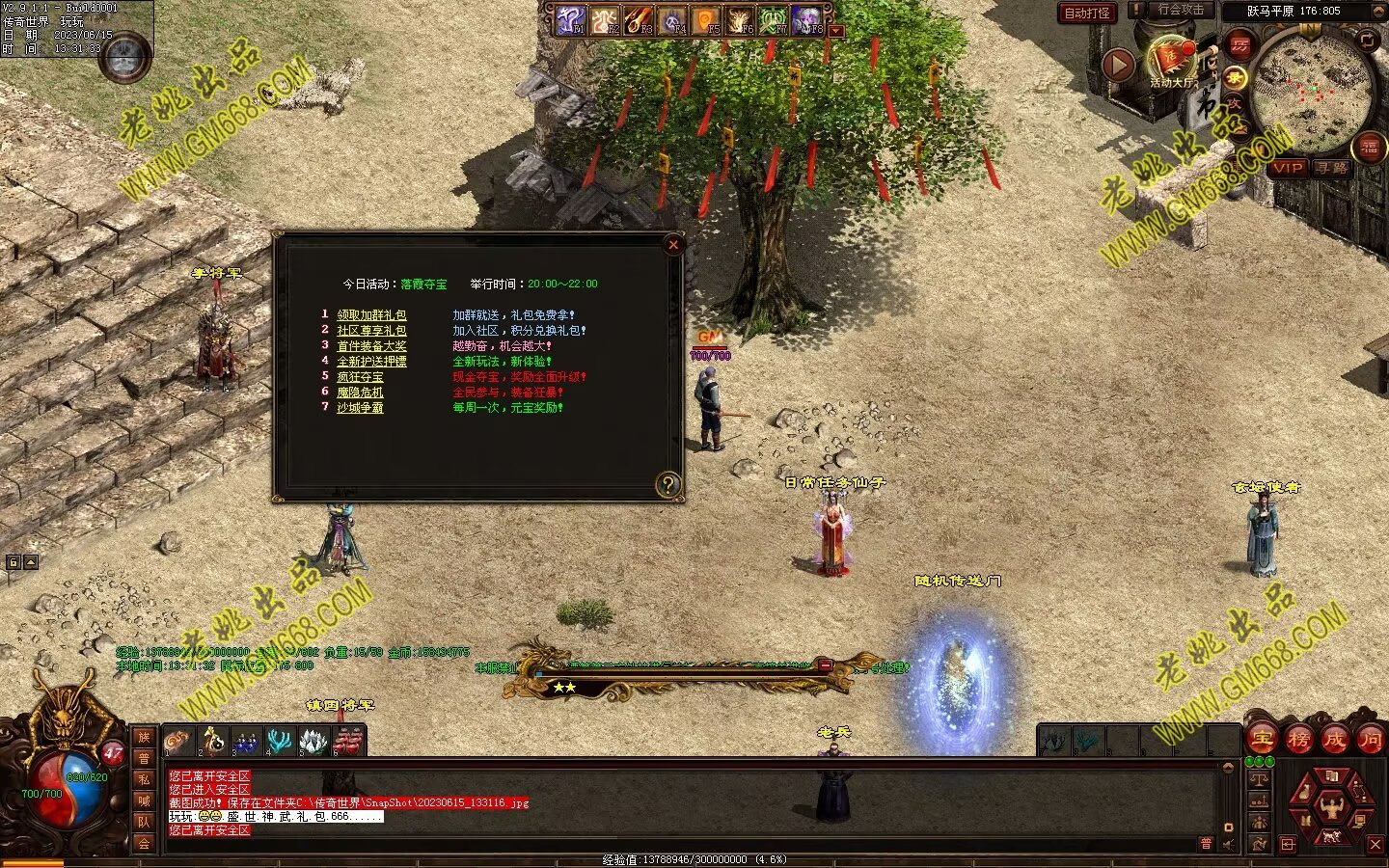The image size is (1389, 868).
Task: Open the 宝 treasure shop button
Action: pyautogui.click(x=1262, y=741)
